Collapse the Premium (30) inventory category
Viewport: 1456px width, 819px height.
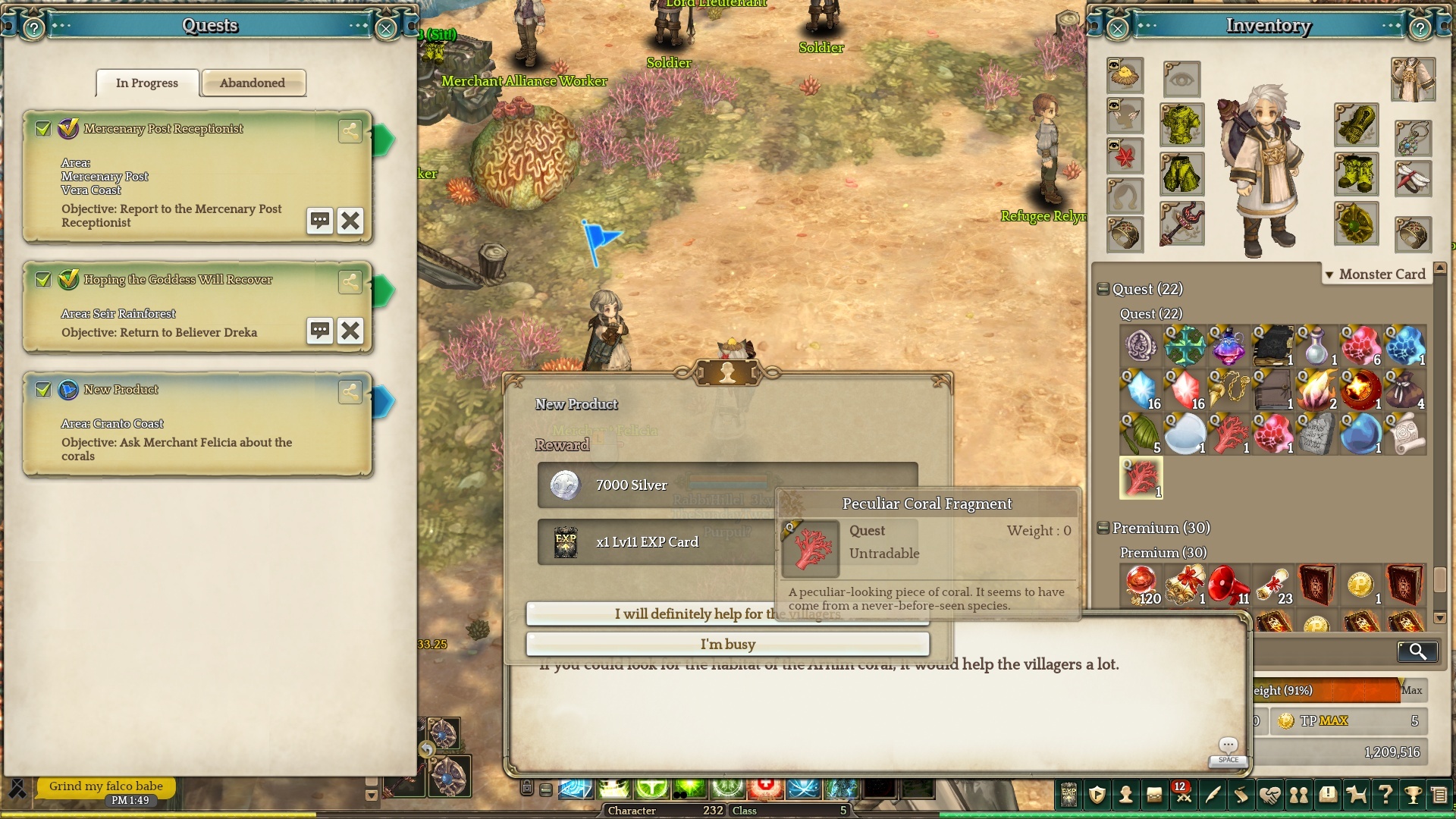(x=1103, y=528)
